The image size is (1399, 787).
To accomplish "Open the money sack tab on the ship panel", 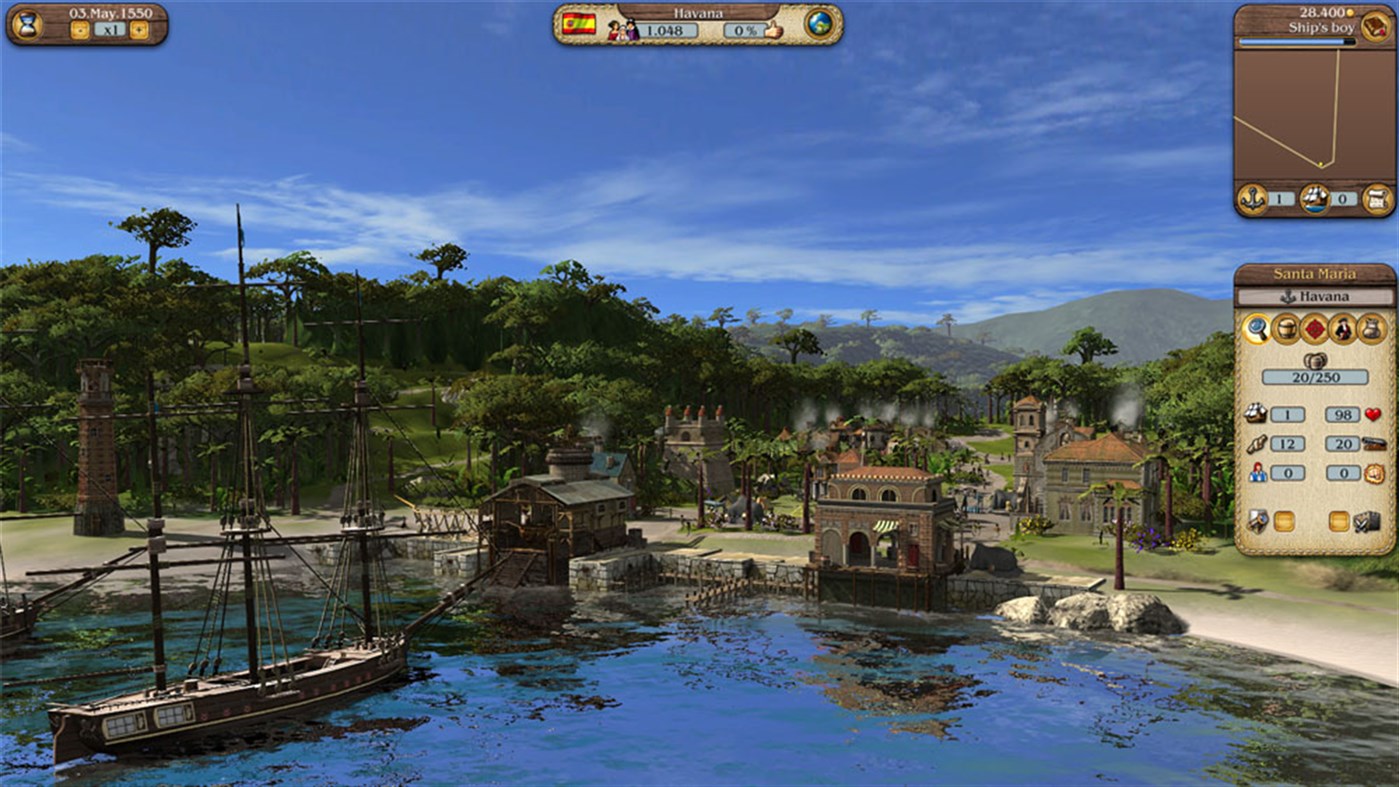I will 1370,328.
